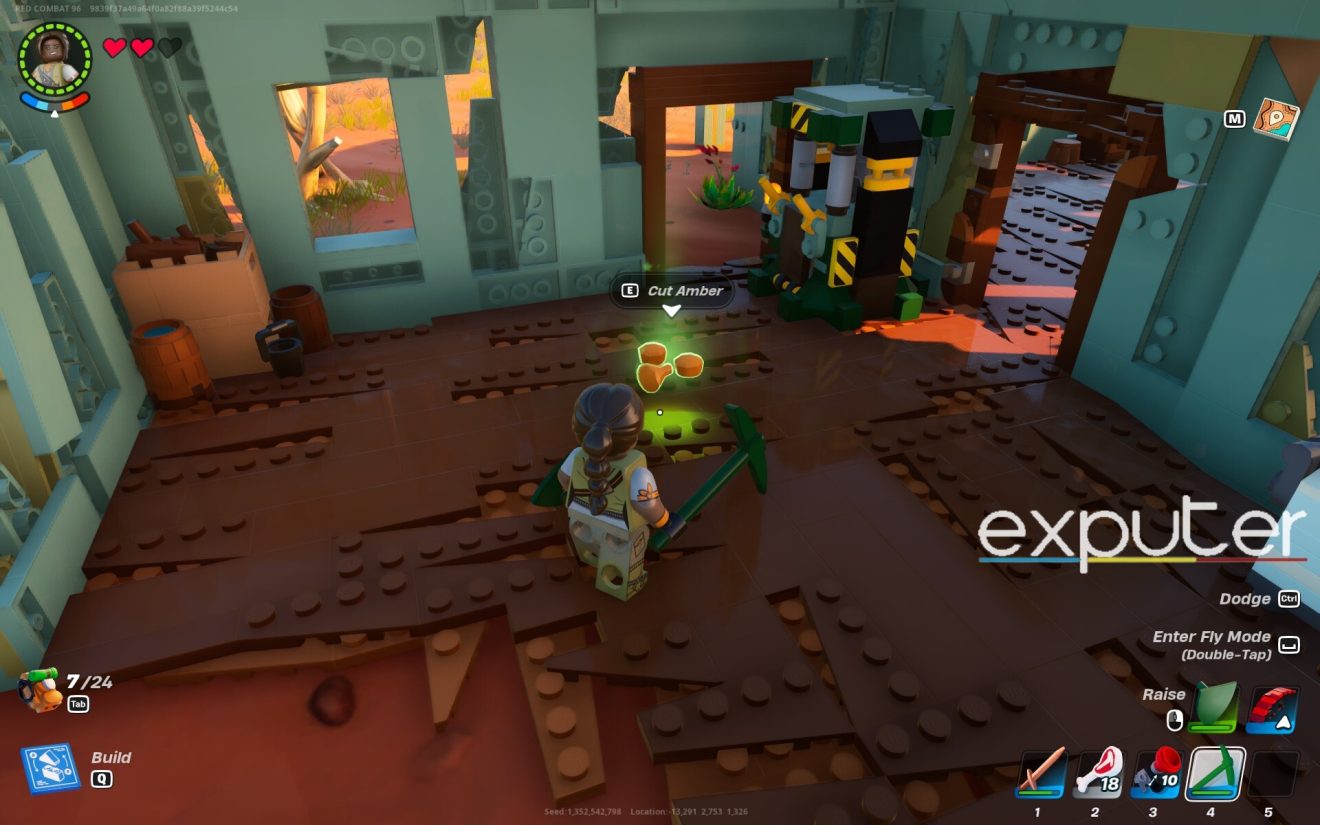Screen dimensions: 1320x825
Task: Activate the Cut Amber prompt
Action: point(671,291)
